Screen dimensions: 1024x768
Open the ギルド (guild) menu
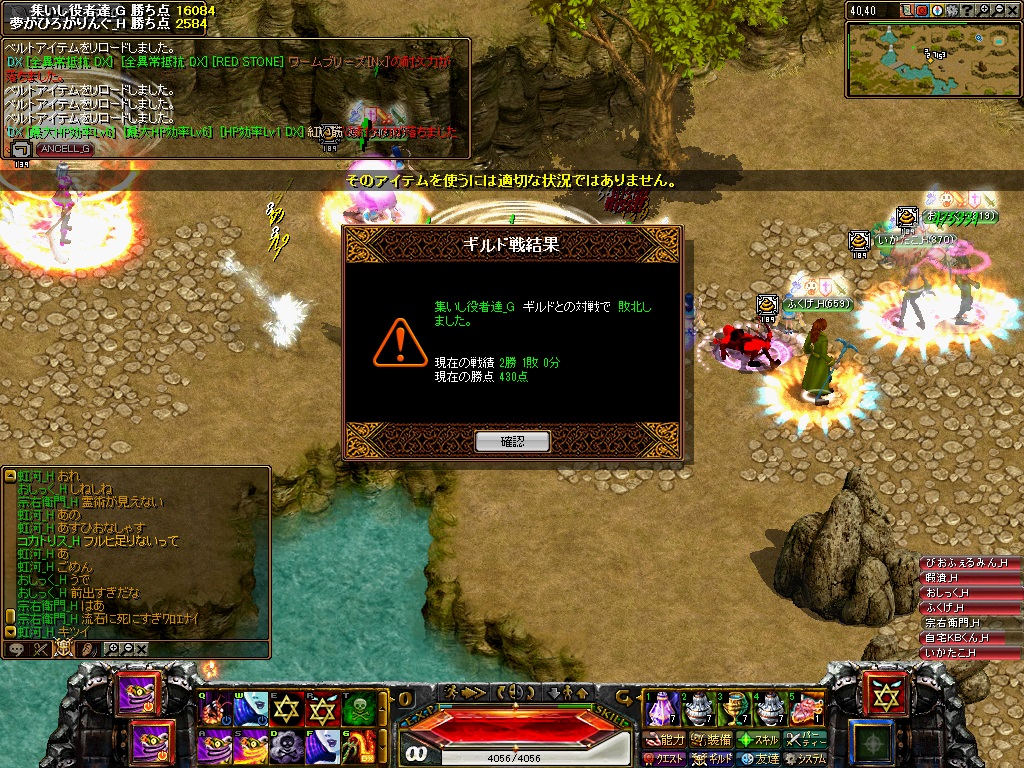tap(713, 759)
